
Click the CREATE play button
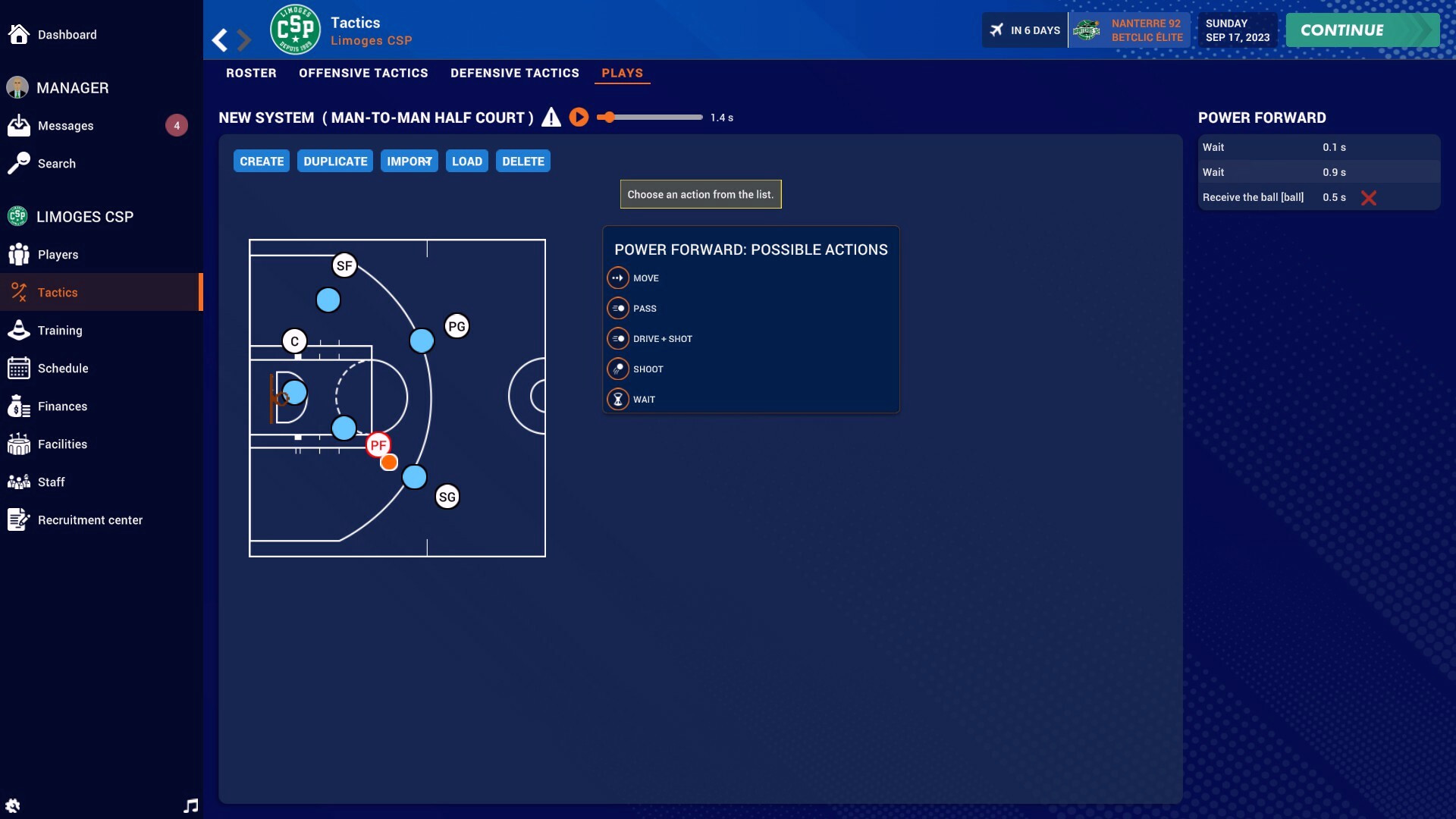262,162
